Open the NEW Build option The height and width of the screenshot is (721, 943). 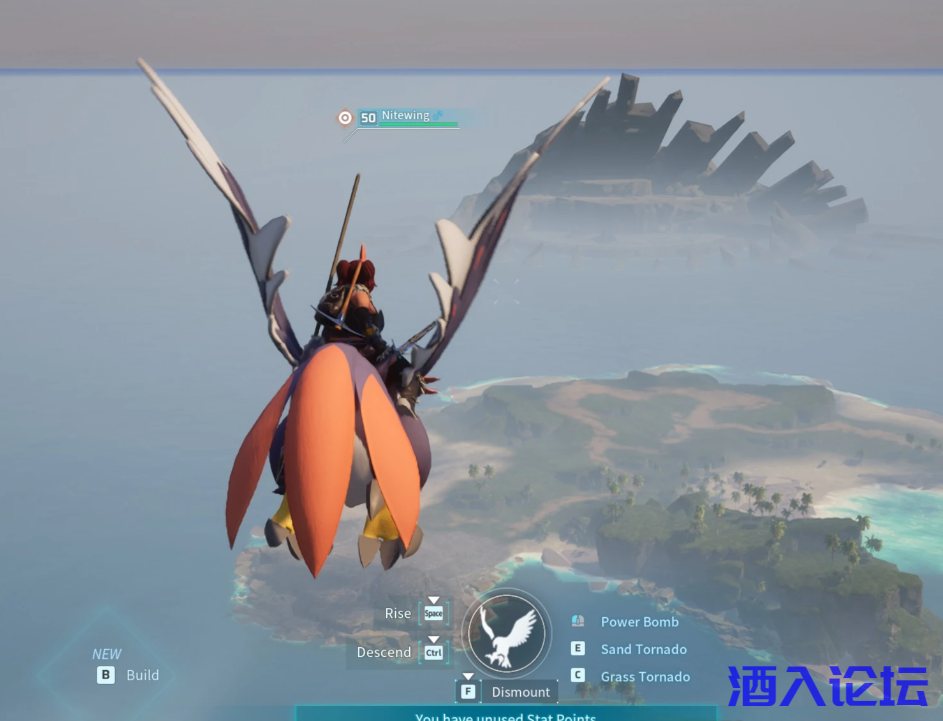click(141, 675)
